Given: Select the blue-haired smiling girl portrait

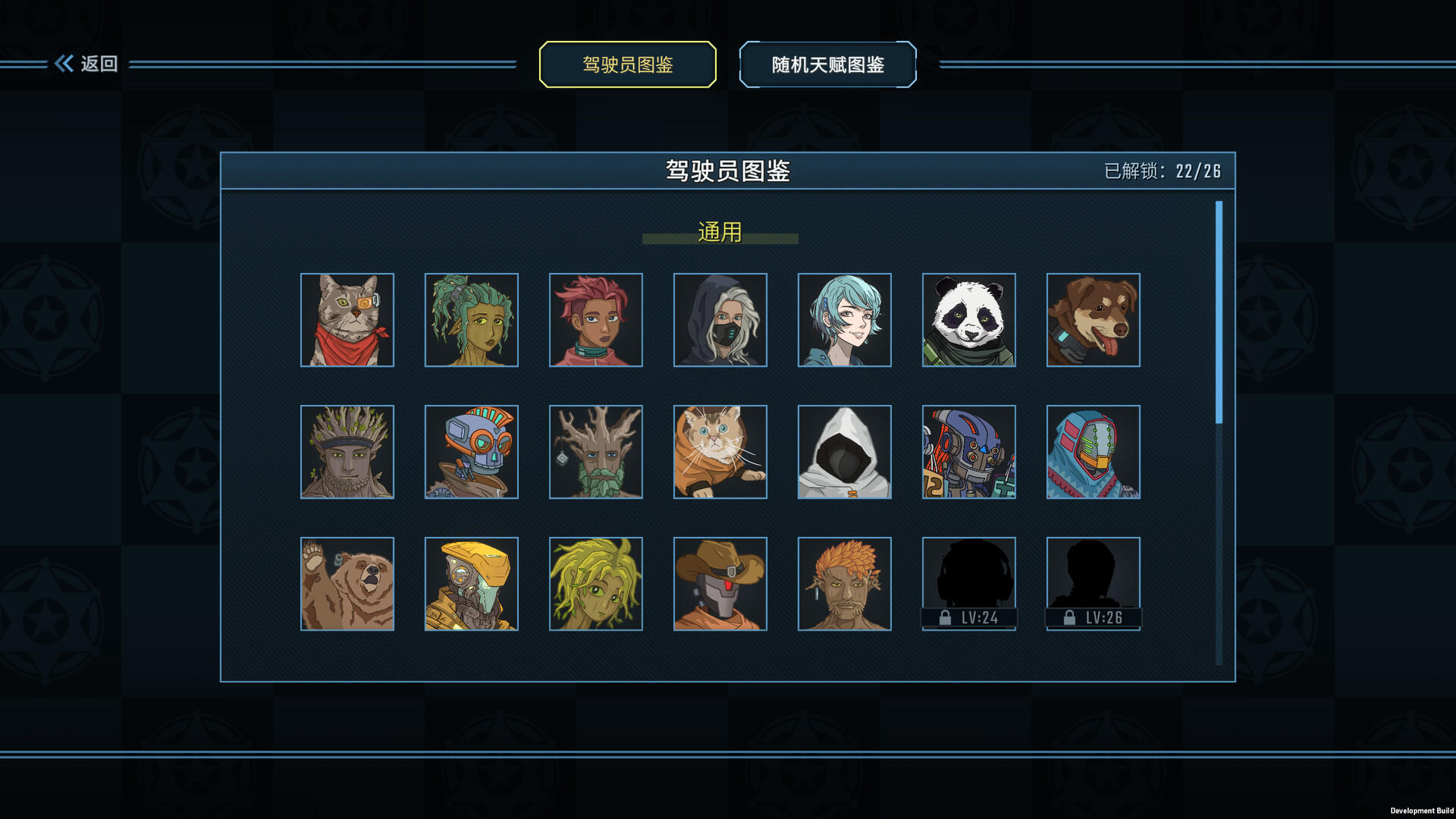Looking at the screenshot, I should (844, 319).
